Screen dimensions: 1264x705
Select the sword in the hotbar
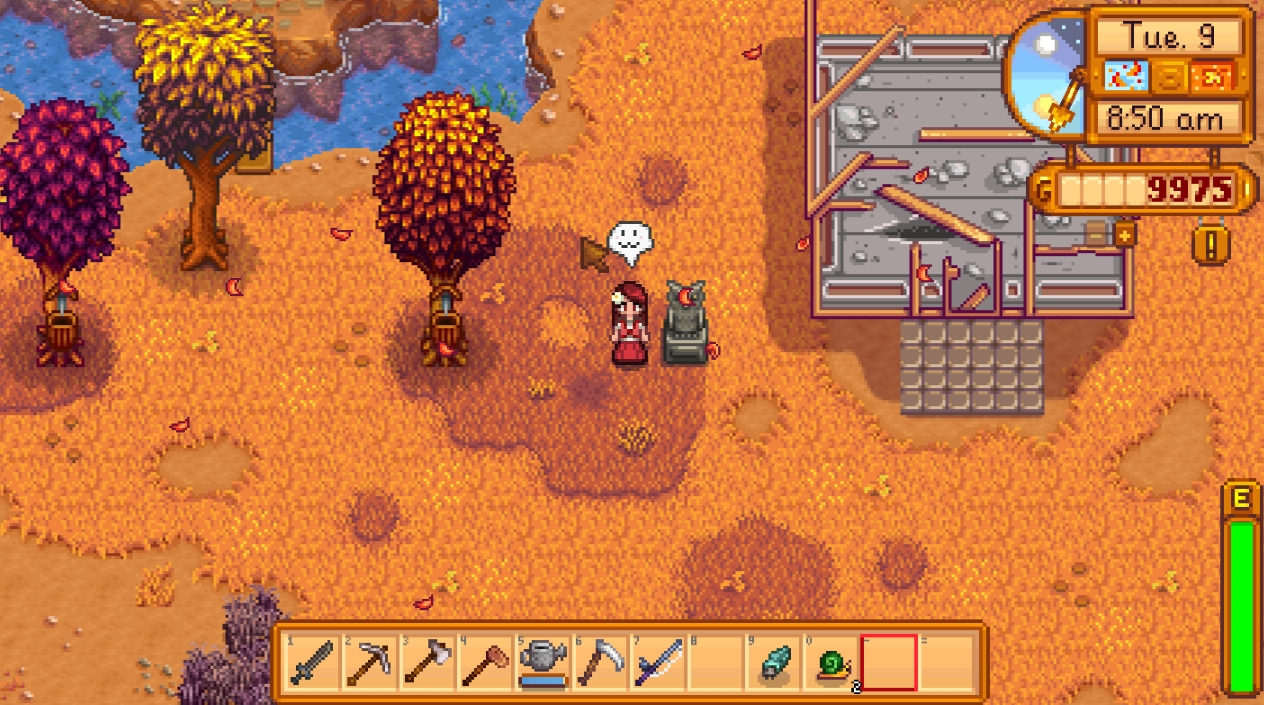point(311,662)
